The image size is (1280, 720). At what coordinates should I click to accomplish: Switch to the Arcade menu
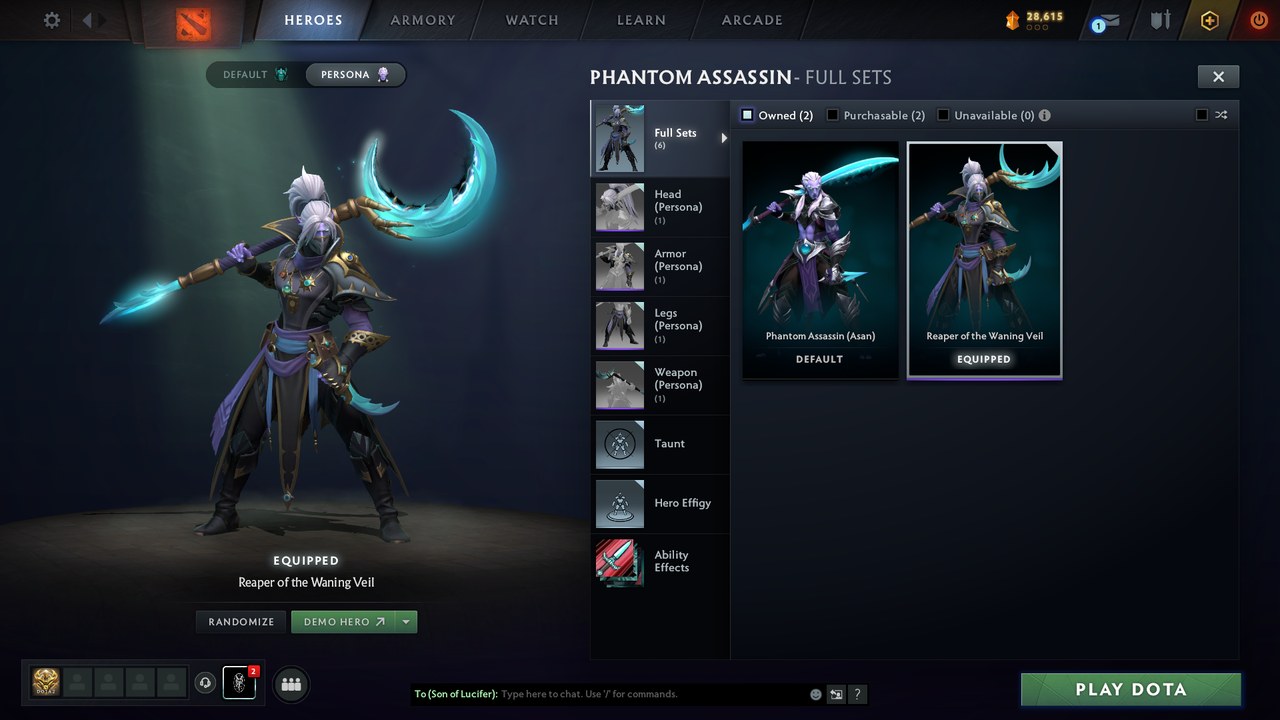click(751, 20)
